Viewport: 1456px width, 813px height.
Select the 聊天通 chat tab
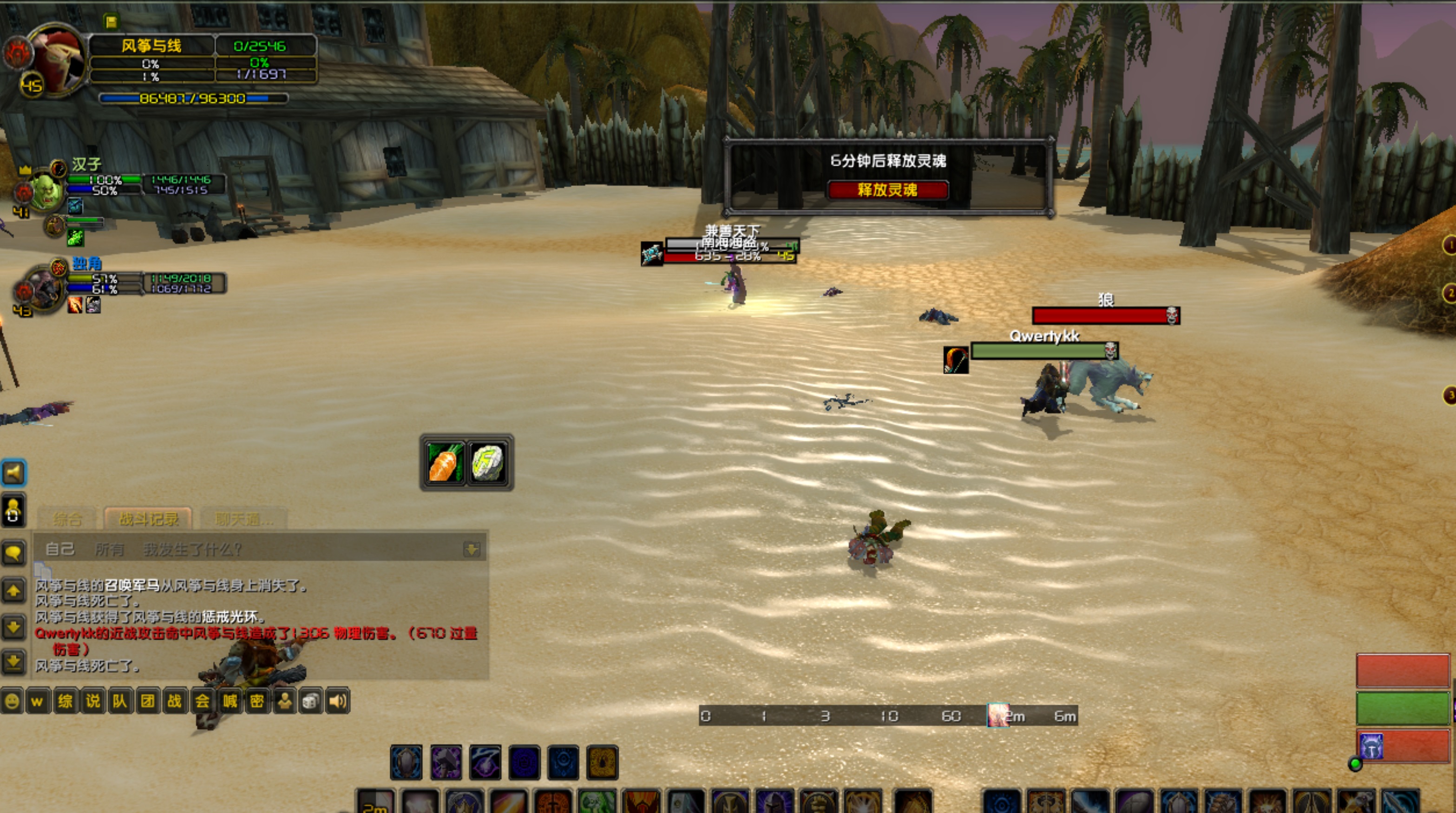(243, 518)
